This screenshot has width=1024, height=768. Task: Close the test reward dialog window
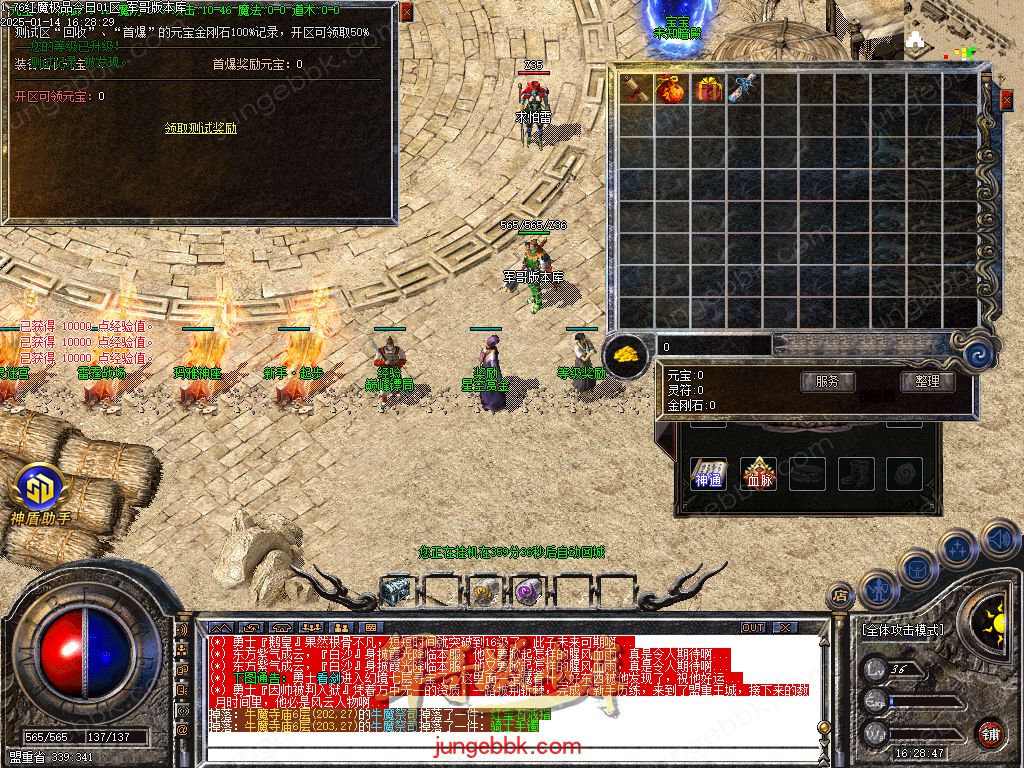(406, 13)
